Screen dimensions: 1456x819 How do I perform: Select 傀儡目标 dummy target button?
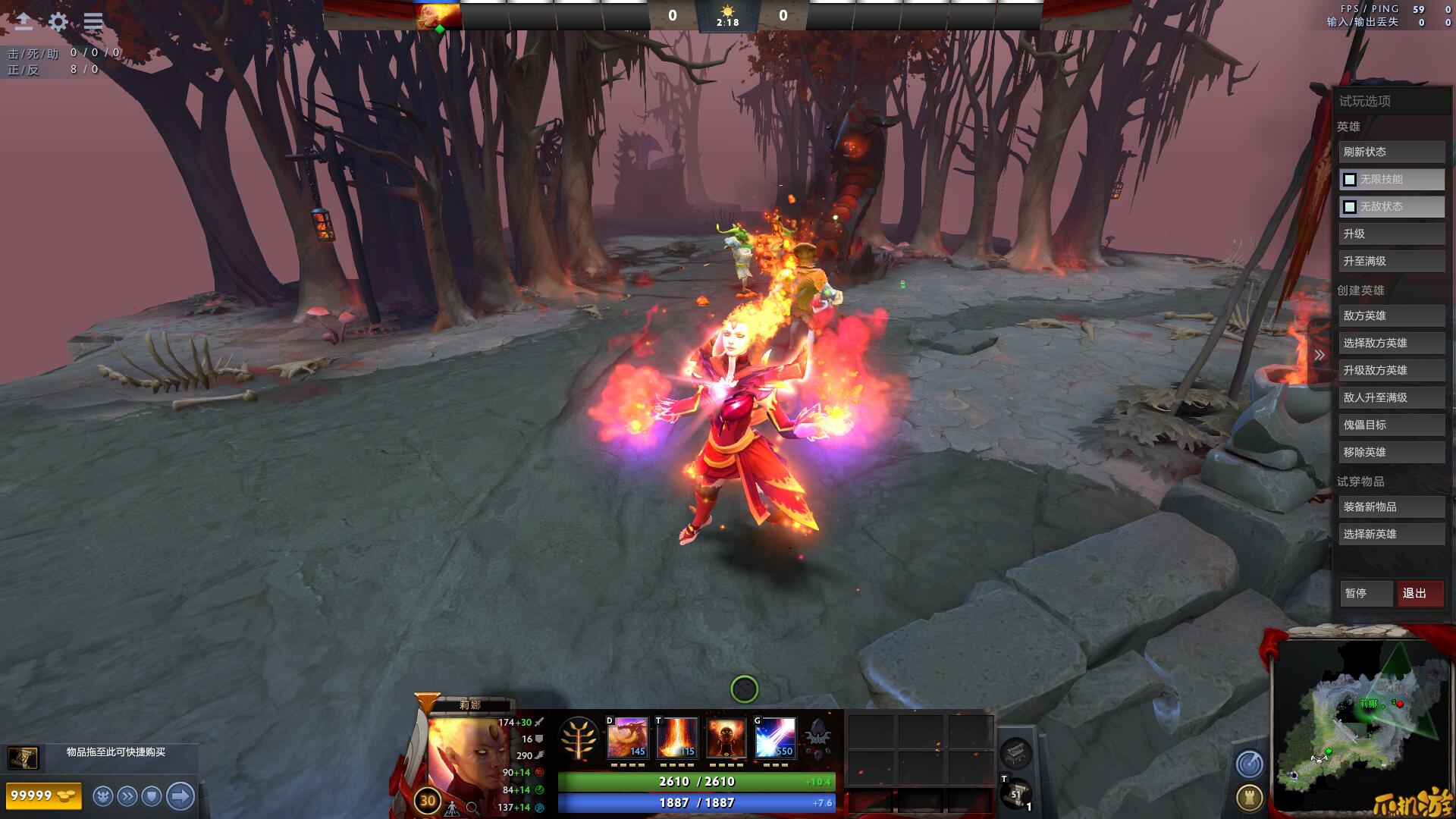[x=1391, y=425]
